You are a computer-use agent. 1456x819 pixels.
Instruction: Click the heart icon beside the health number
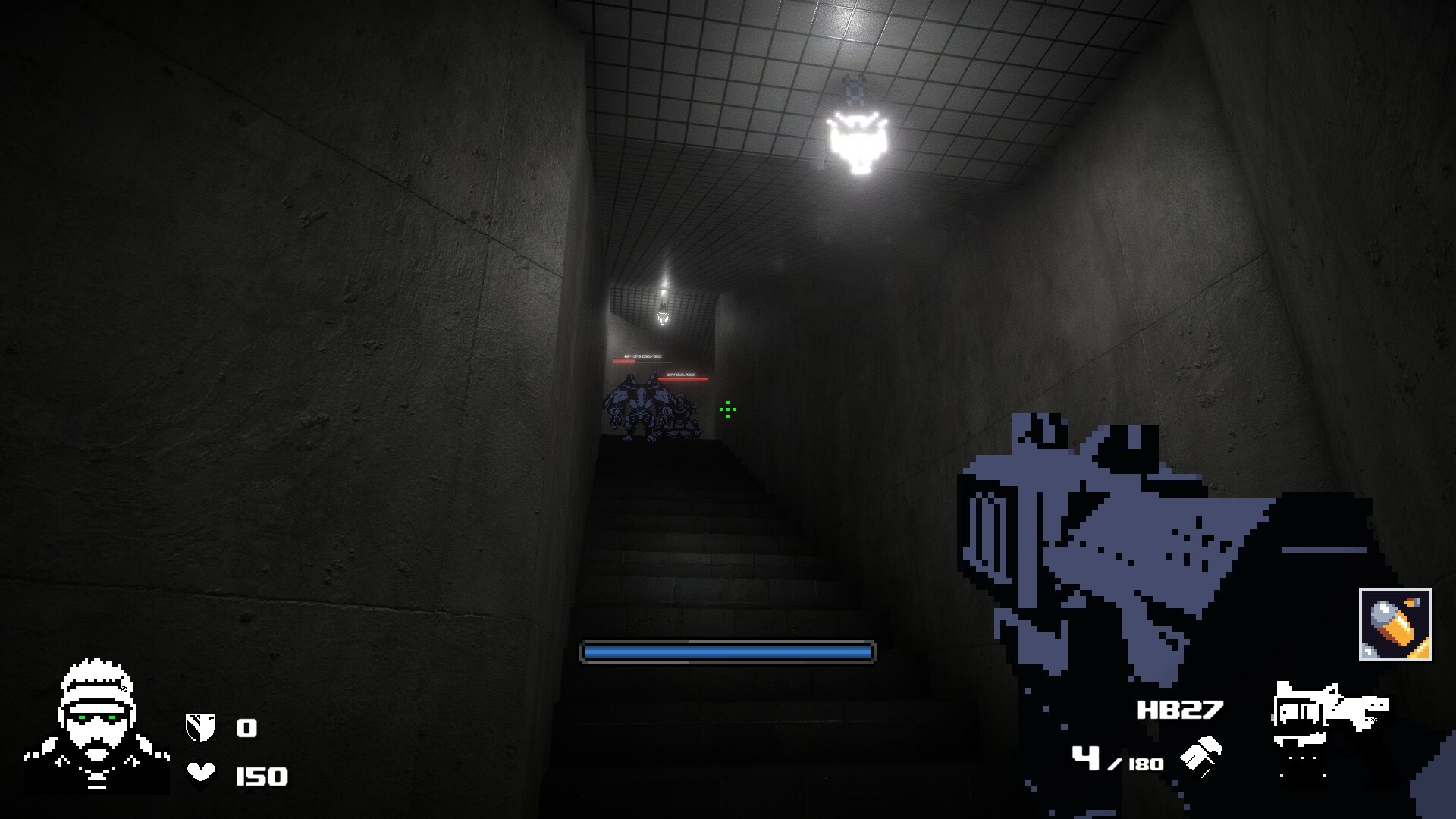tap(199, 773)
